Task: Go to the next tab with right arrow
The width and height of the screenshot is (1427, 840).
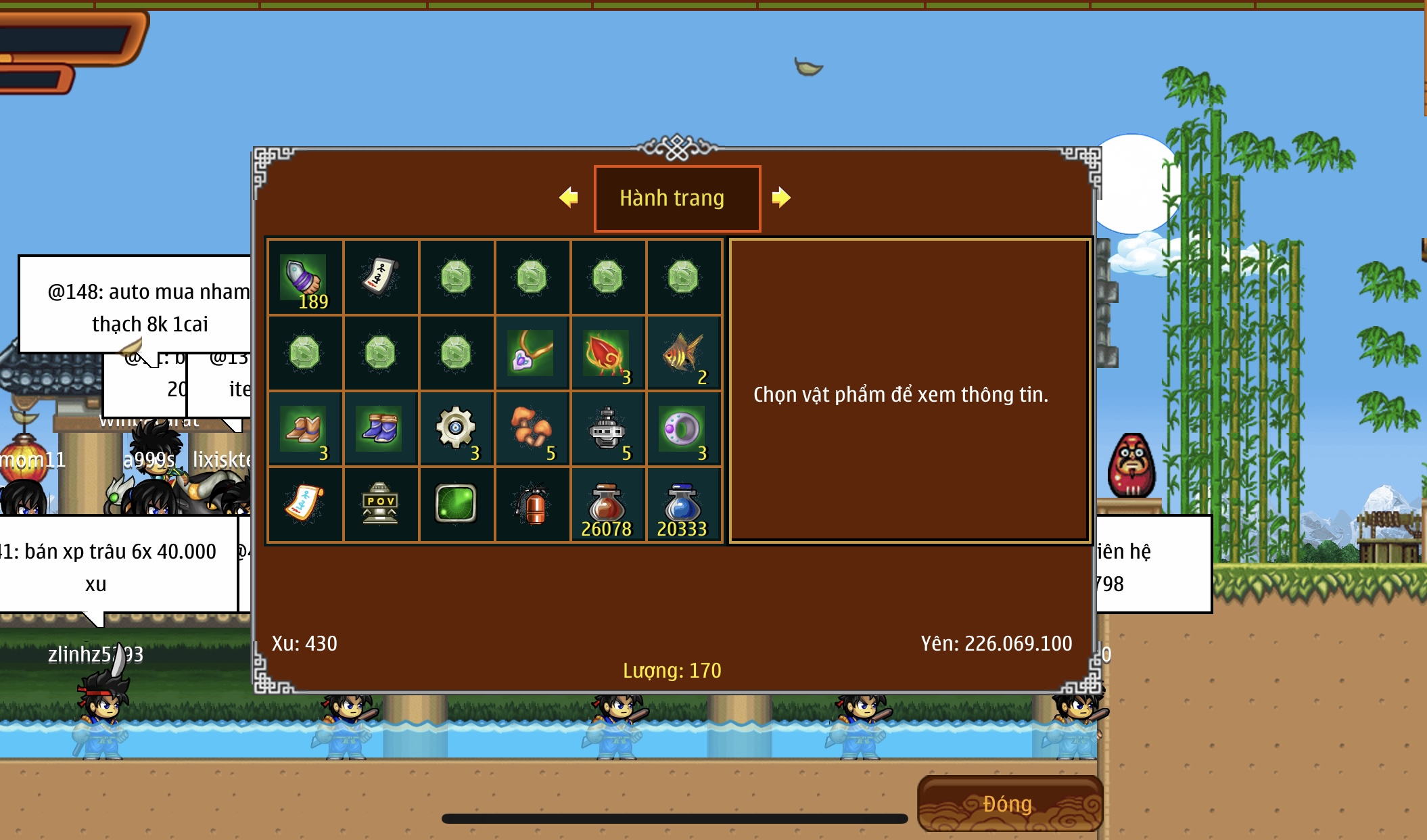Action: [x=780, y=197]
